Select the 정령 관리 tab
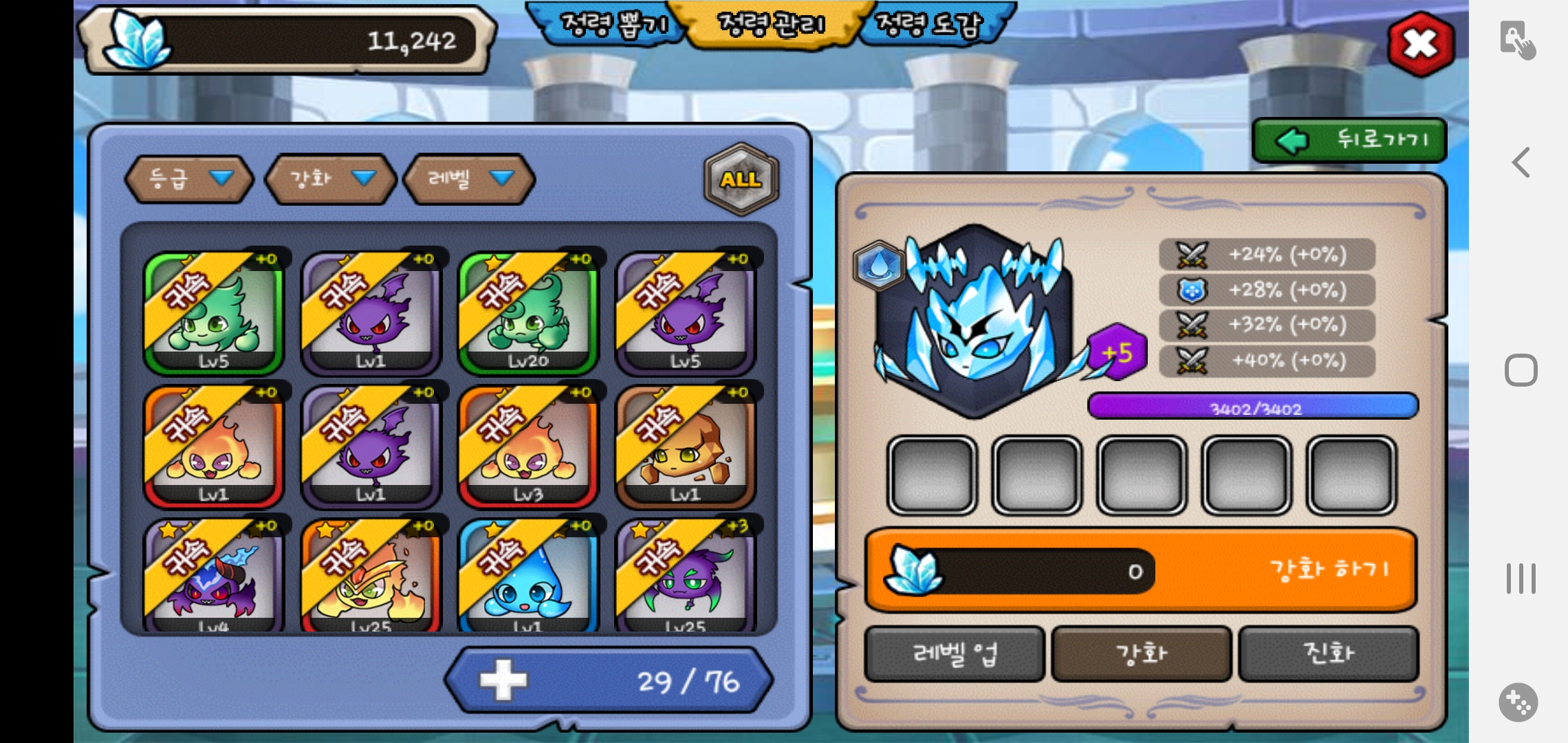 (x=770, y=25)
